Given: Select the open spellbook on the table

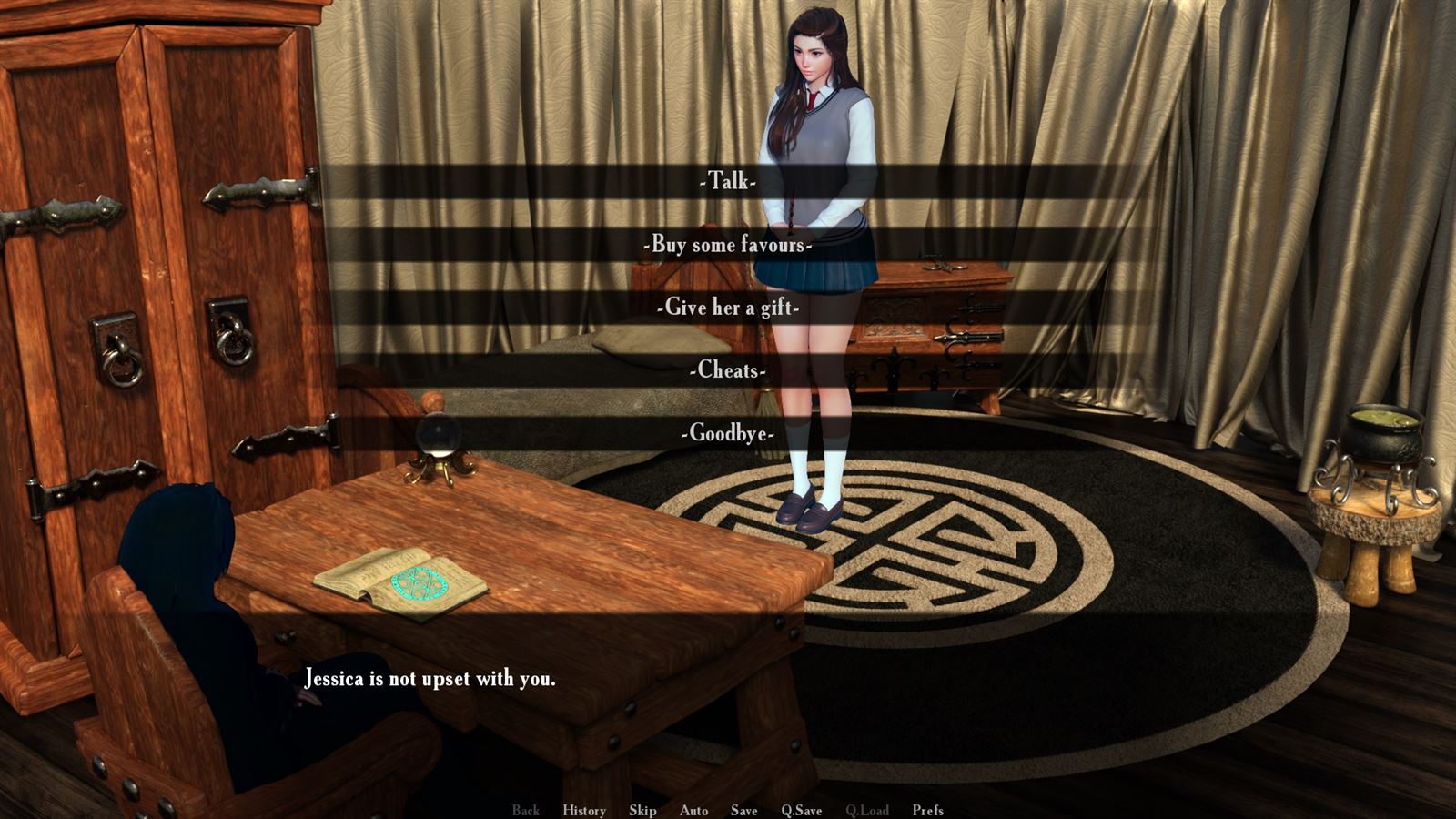Looking at the screenshot, I should (402, 584).
